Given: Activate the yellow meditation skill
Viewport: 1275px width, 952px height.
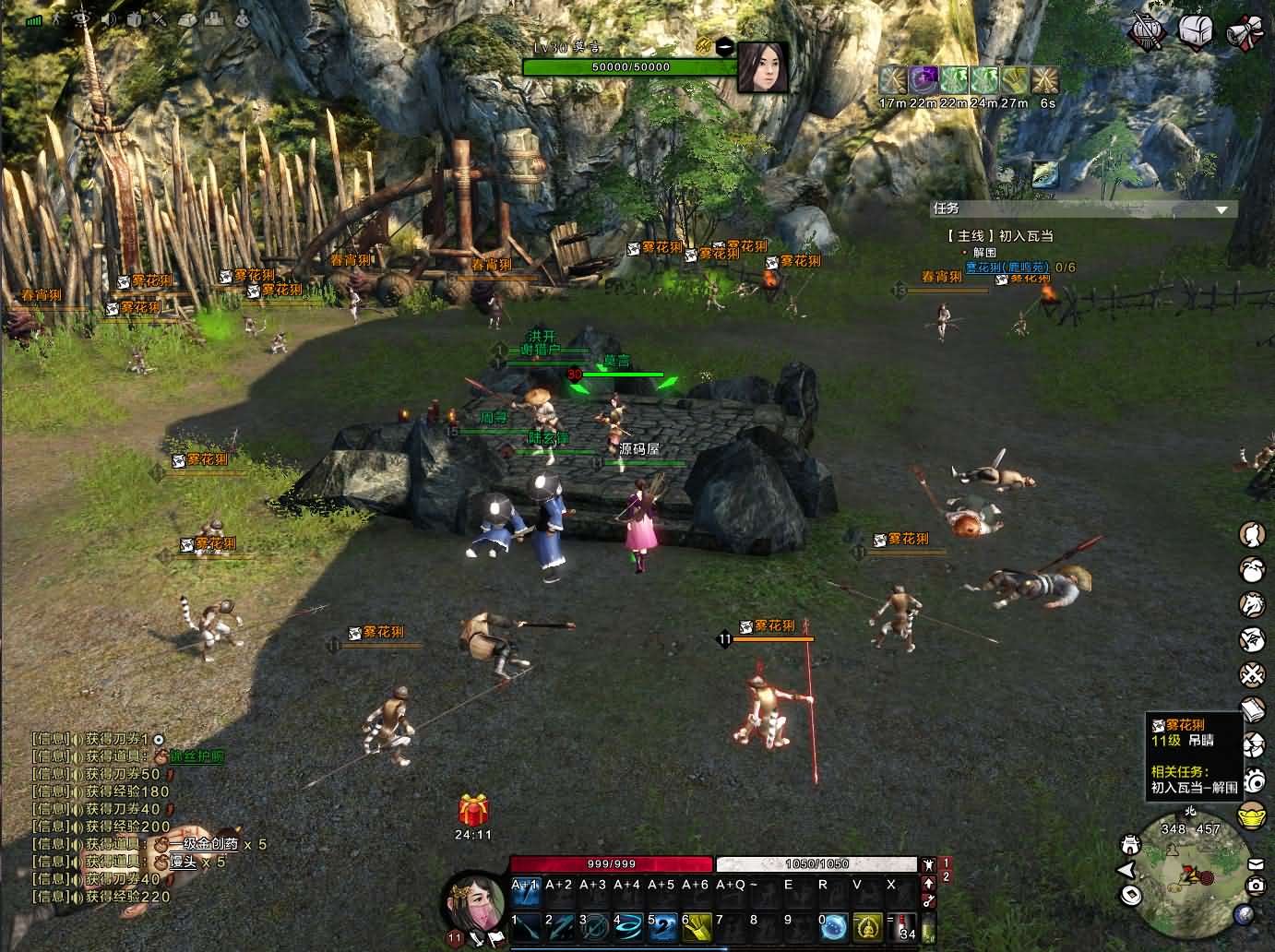Looking at the screenshot, I should tap(867, 925).
